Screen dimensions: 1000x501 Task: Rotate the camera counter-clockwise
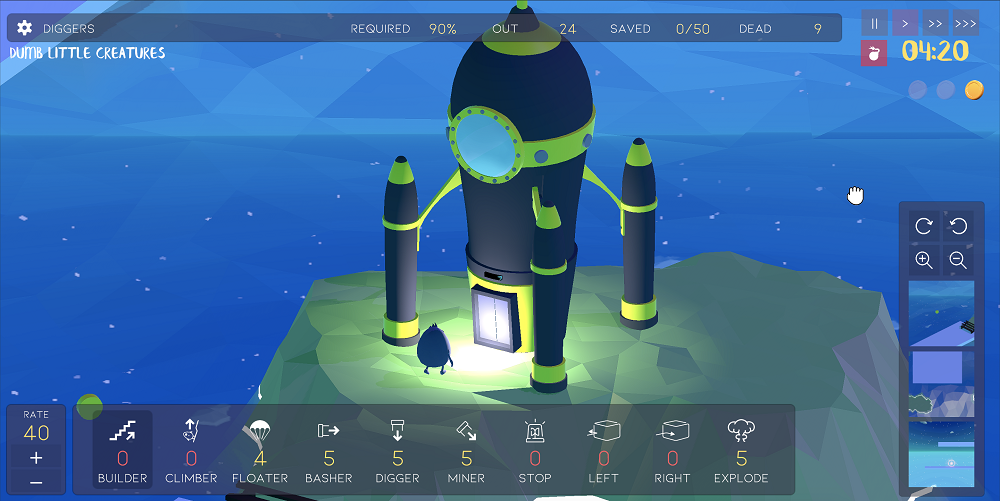click(x=957, y=227)
